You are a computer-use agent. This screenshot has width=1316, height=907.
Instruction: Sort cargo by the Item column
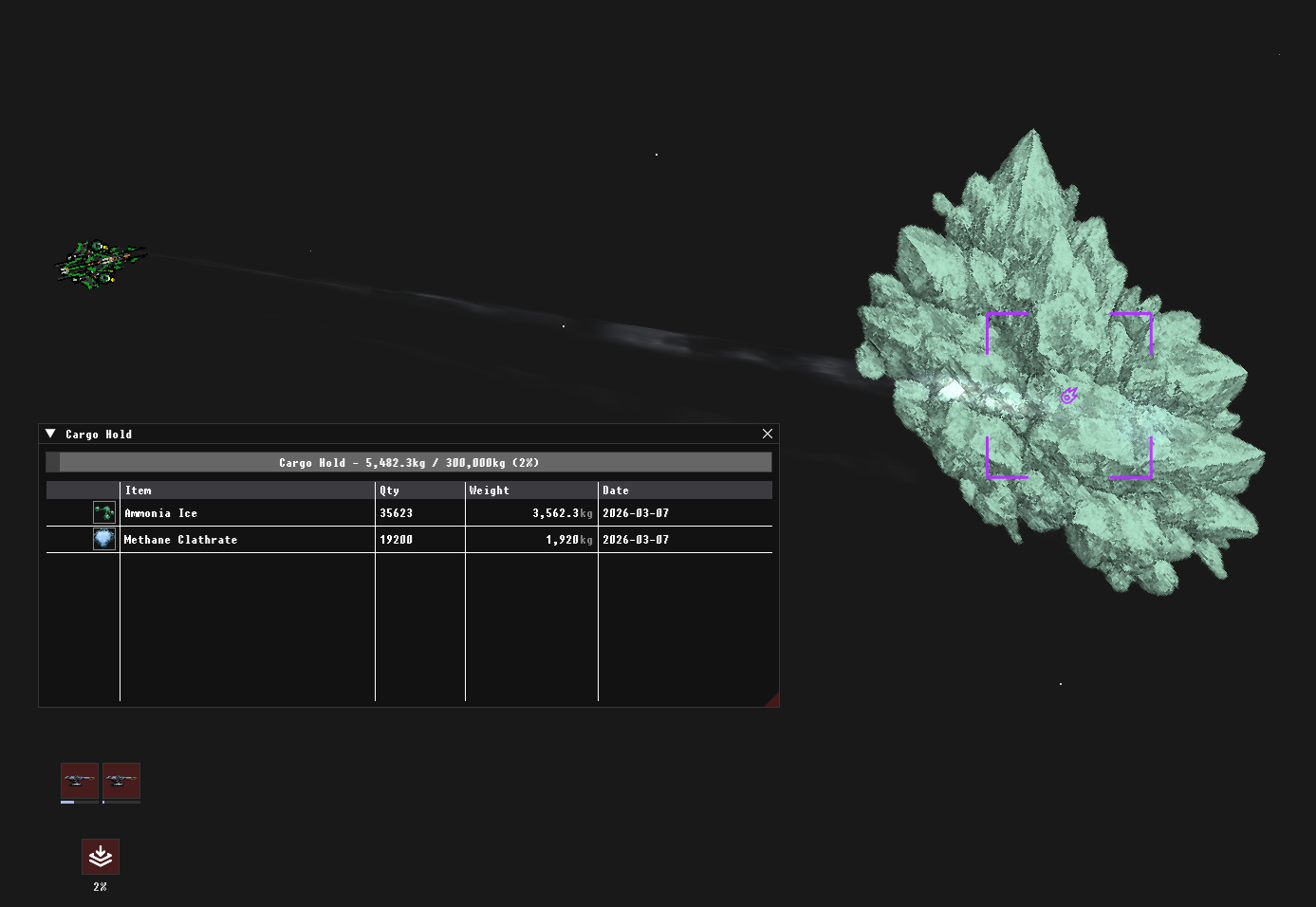point(247,491)
